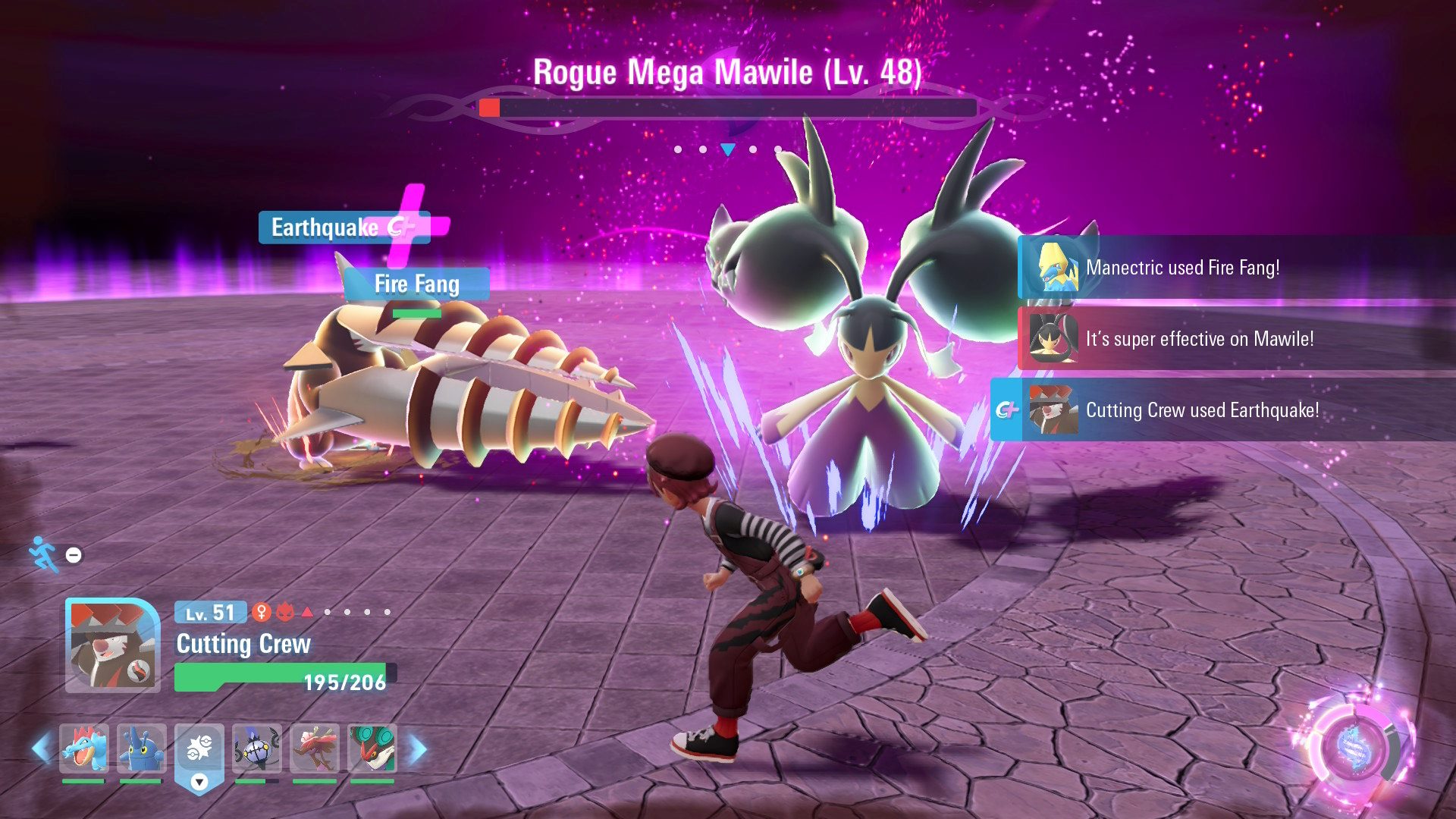Toggle the red angry face status icon
1456x819 pixels.
pos(284,610)
